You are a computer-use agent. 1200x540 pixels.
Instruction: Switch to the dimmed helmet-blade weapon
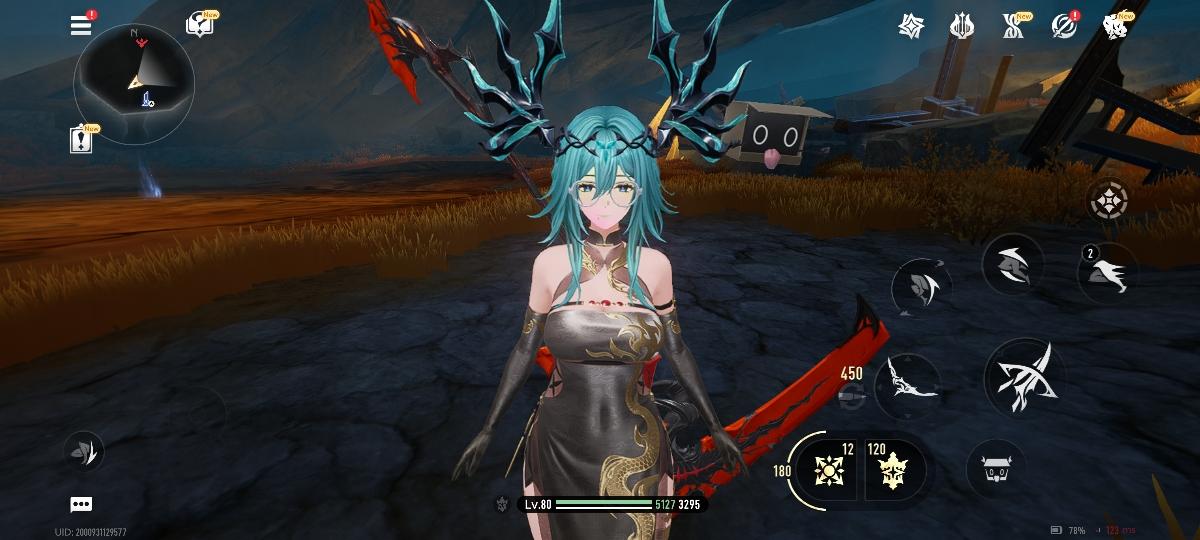[921, 288]
